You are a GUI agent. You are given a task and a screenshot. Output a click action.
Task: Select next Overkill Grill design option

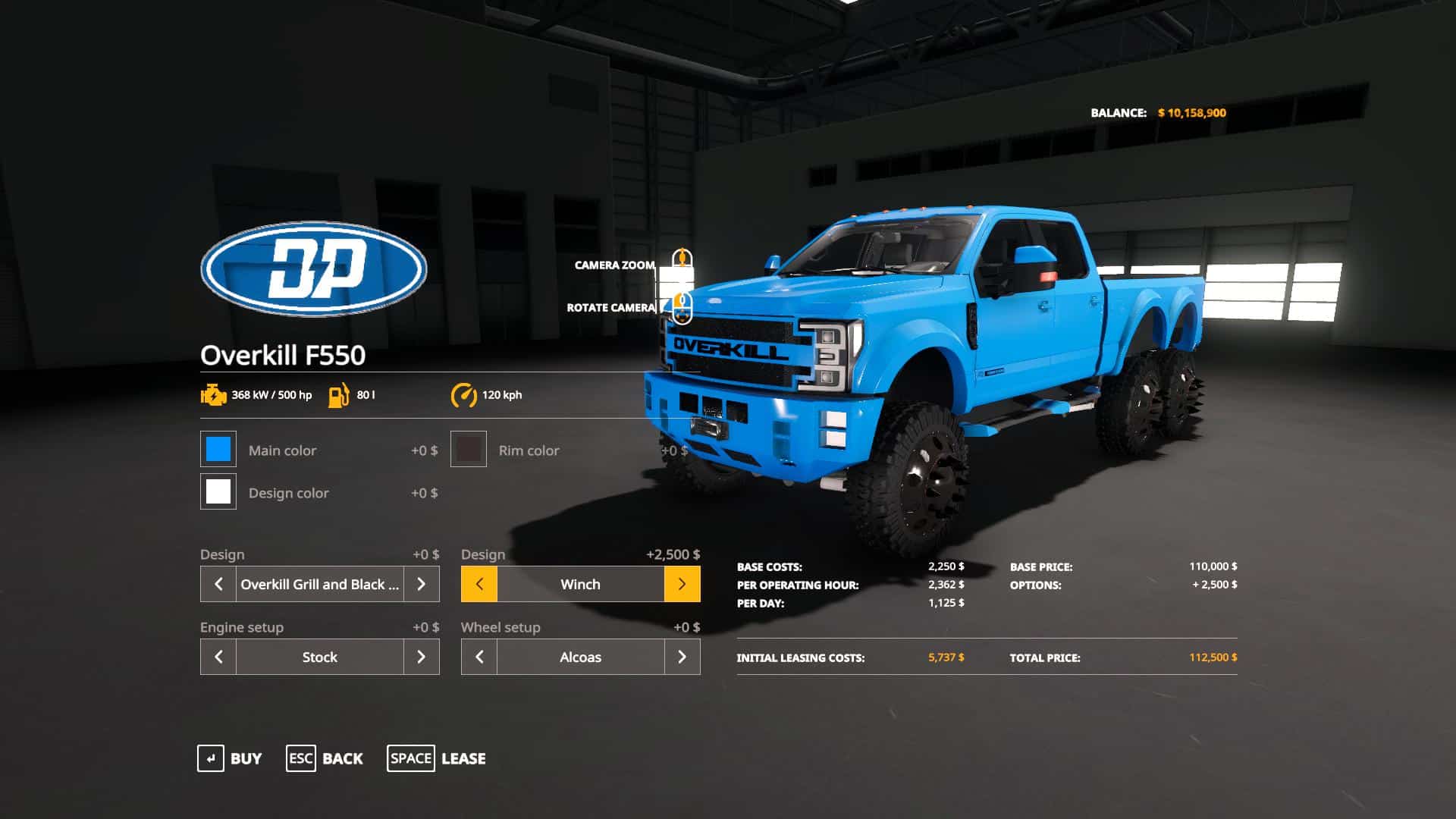[x=422, y=584]
